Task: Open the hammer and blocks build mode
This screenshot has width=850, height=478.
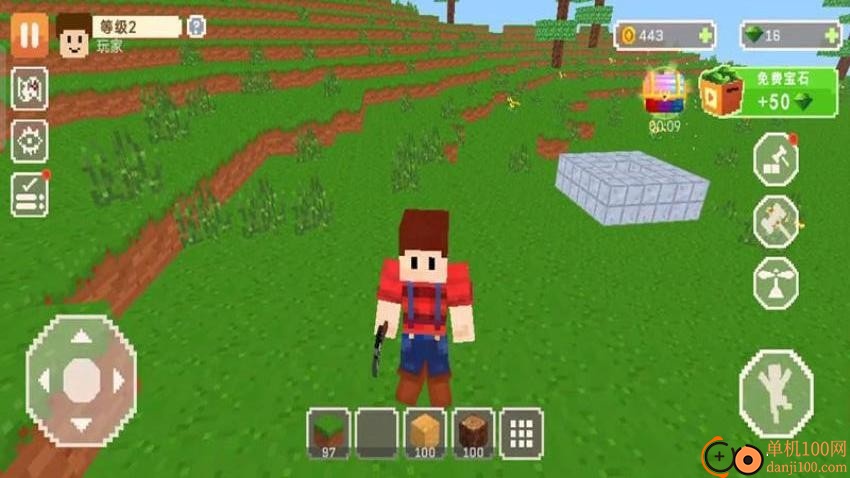Action: [776, 160]
